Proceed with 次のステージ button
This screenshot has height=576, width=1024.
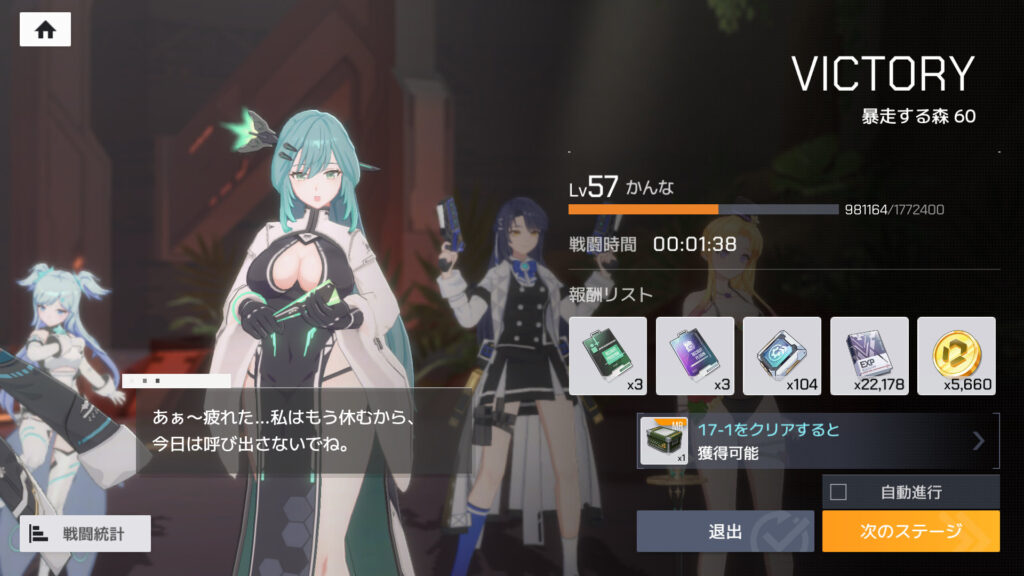[x=910, y=531]
